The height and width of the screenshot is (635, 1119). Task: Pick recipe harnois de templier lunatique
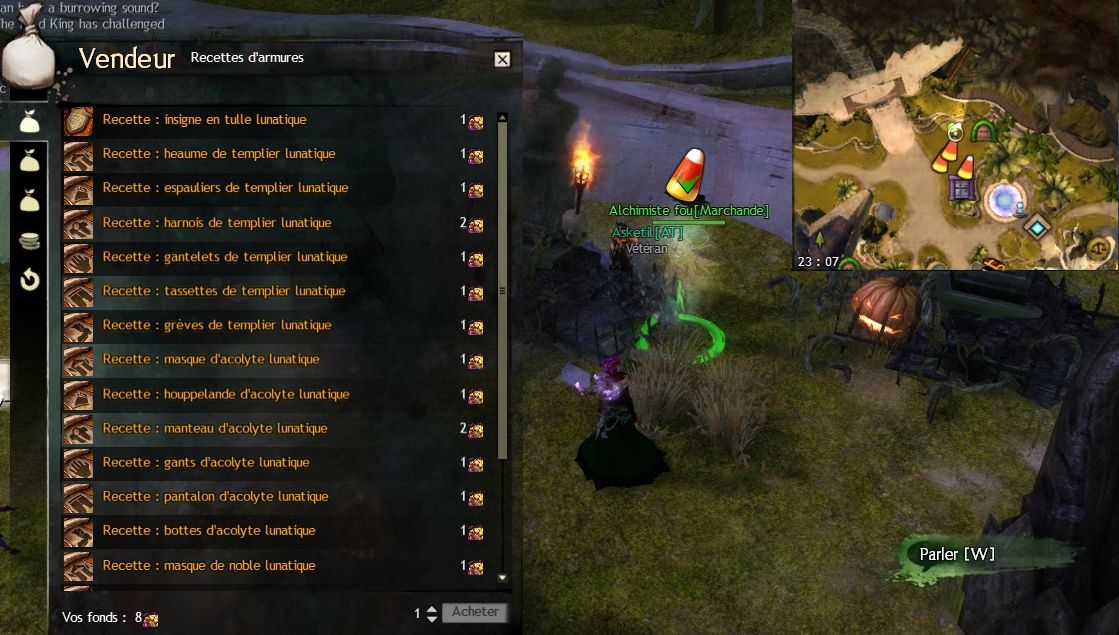[217, 223]
